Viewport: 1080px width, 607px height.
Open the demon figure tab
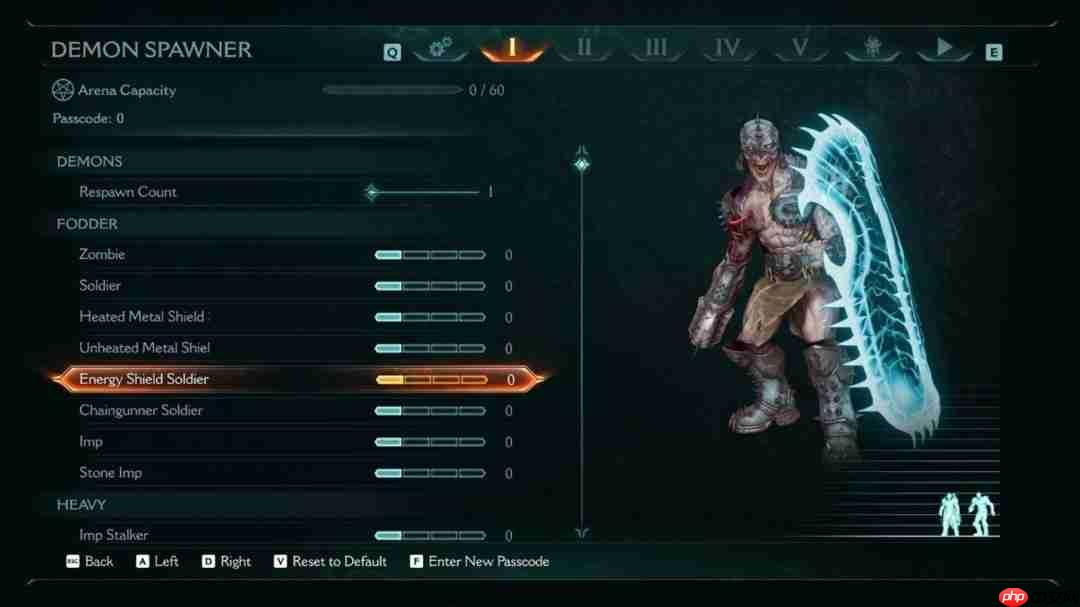[x=871, y=47]
